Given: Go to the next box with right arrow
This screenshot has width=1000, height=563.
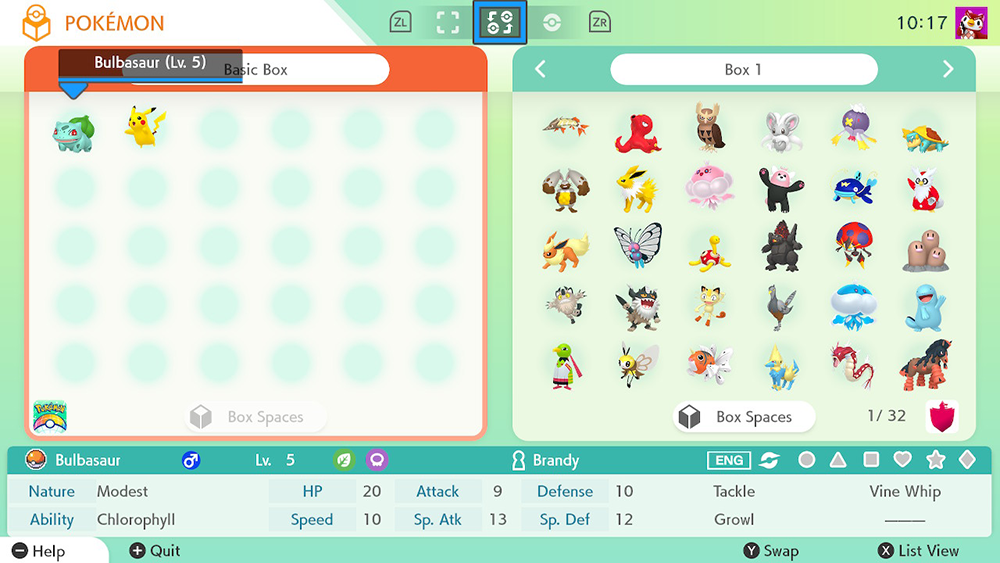Looking at the screenshot, I should click(x=948, y=69).
